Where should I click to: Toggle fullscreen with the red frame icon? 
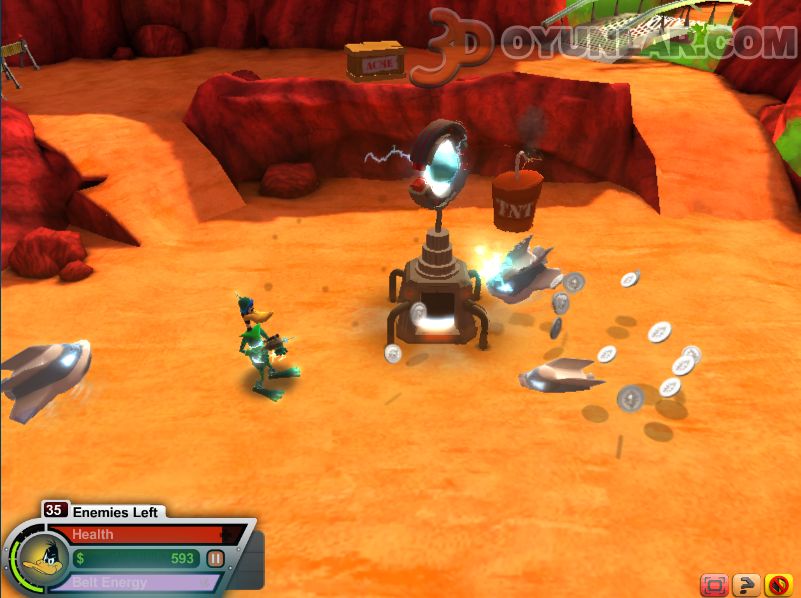tap(713, 584)
